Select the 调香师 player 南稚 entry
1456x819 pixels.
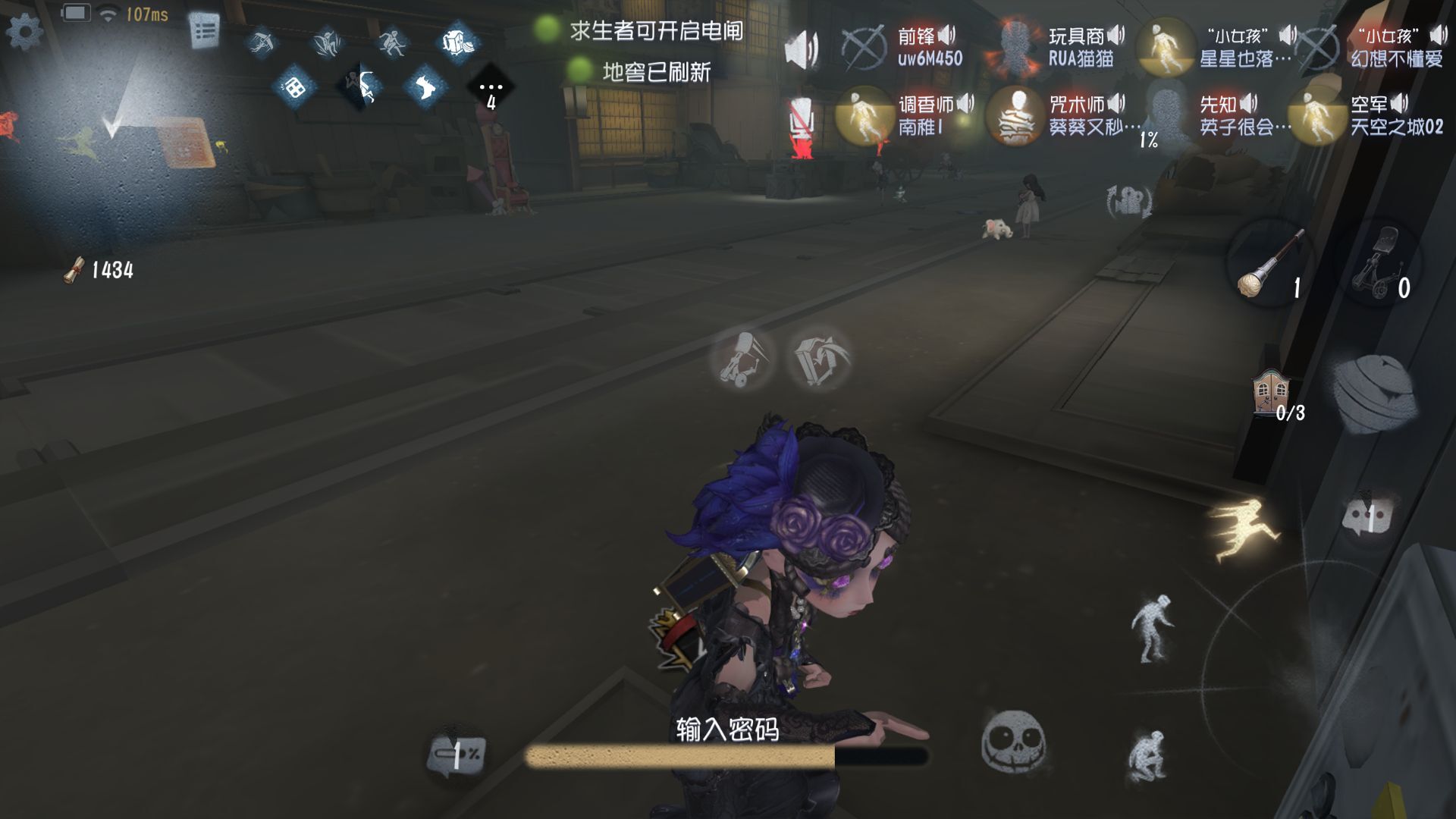(x=904, y=115)
